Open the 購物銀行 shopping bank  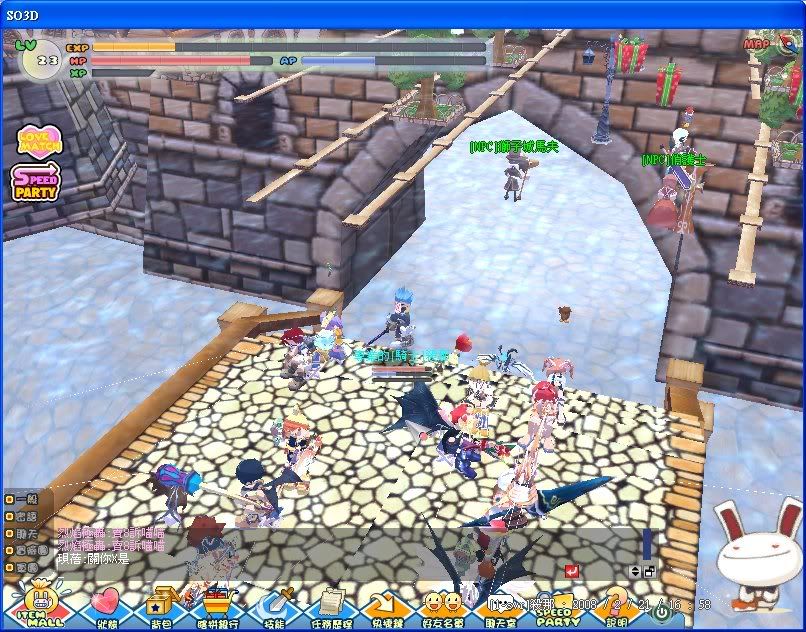[216, 604]
